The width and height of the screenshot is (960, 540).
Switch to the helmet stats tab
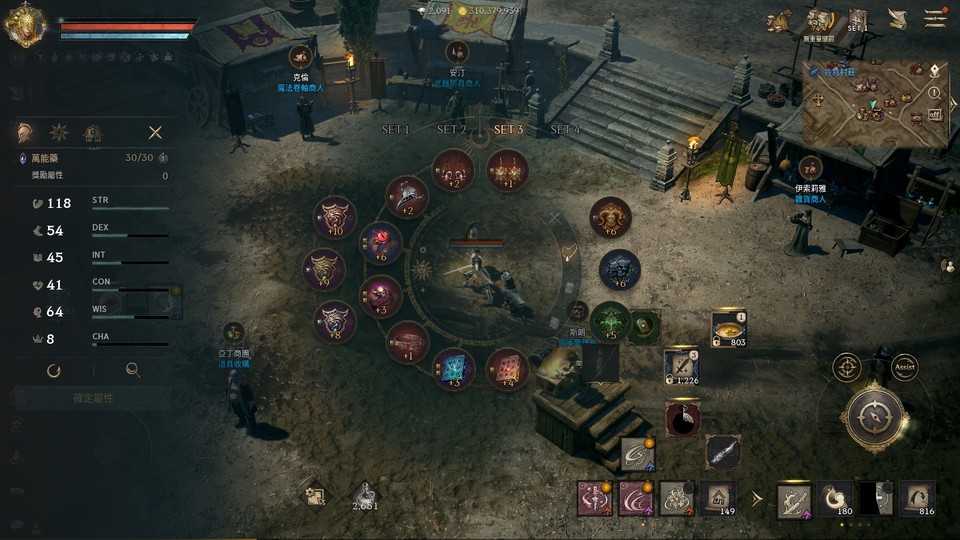25,132
